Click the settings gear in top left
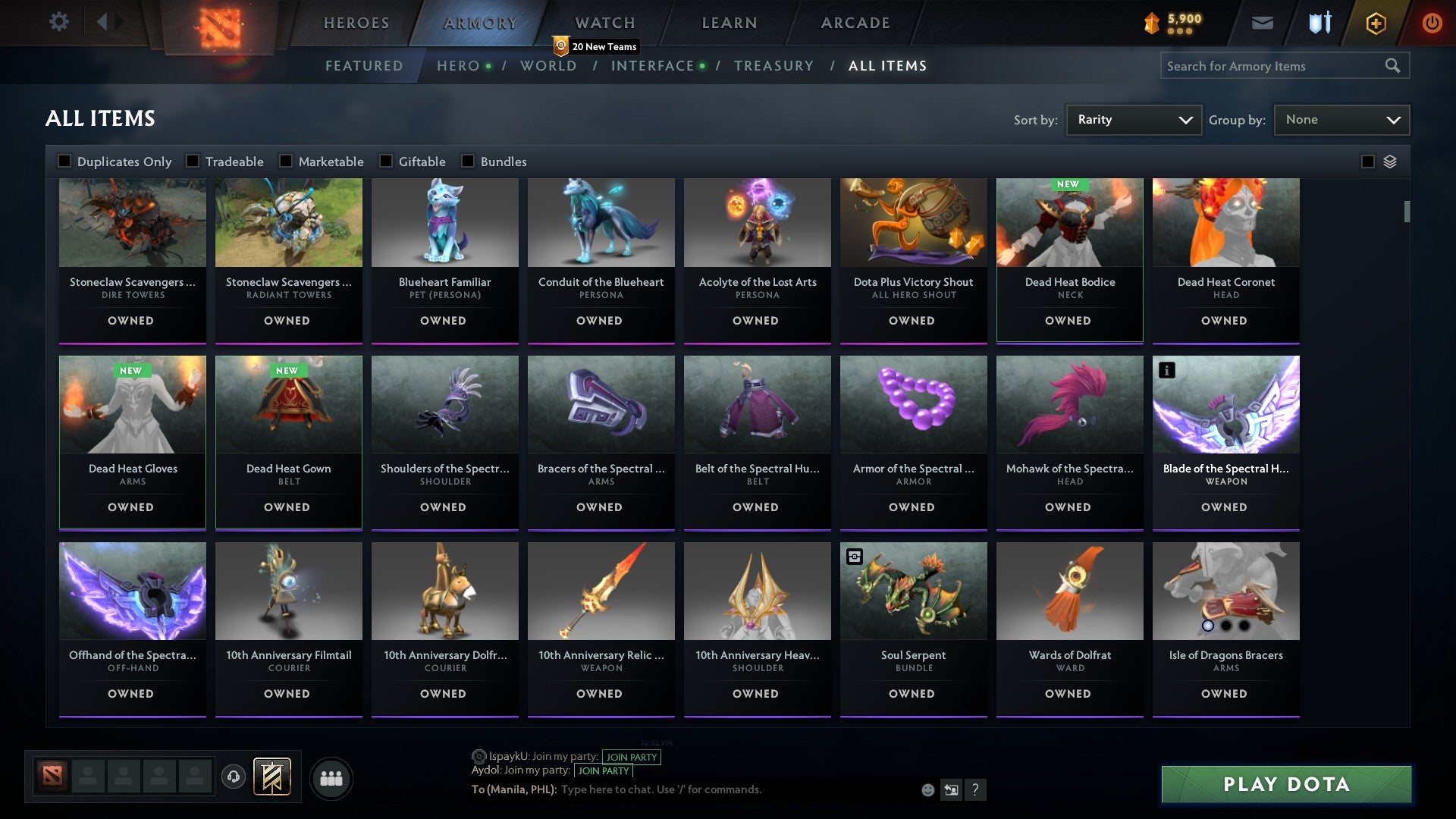The image size is (1456, 819). coord(58,22)
